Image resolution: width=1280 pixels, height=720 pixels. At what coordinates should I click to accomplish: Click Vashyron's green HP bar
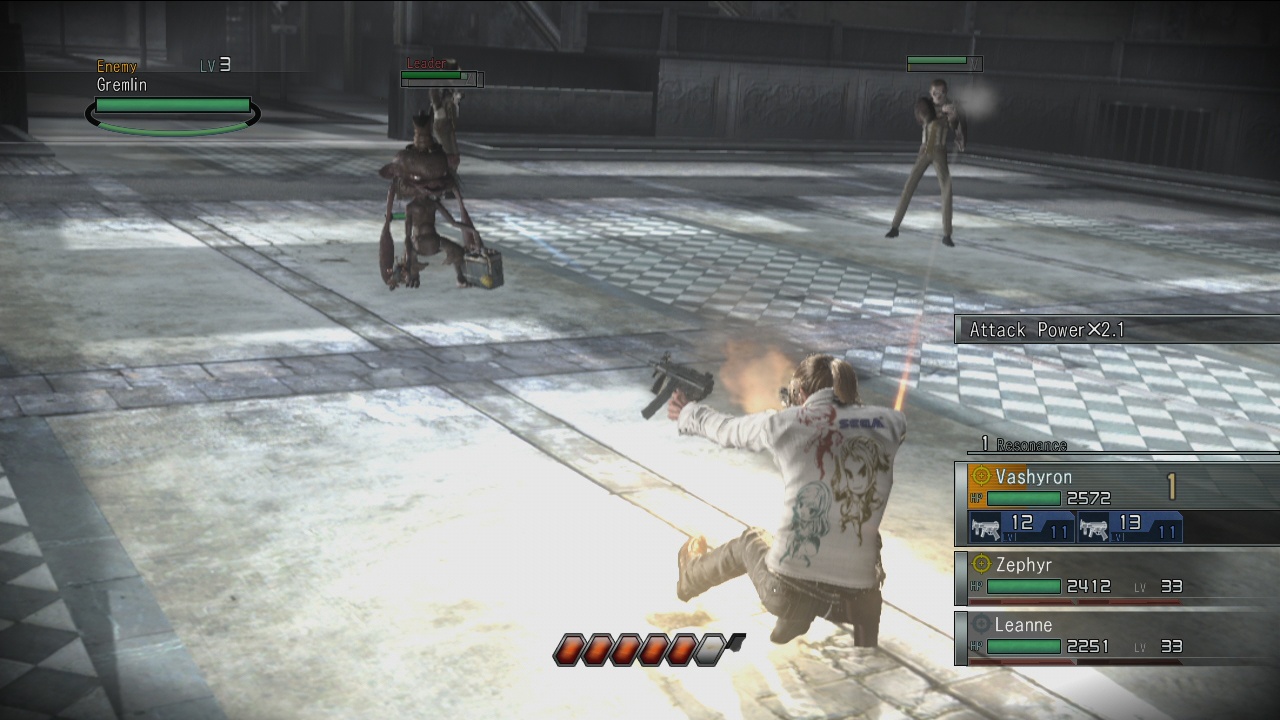(x=1023, y=498)
